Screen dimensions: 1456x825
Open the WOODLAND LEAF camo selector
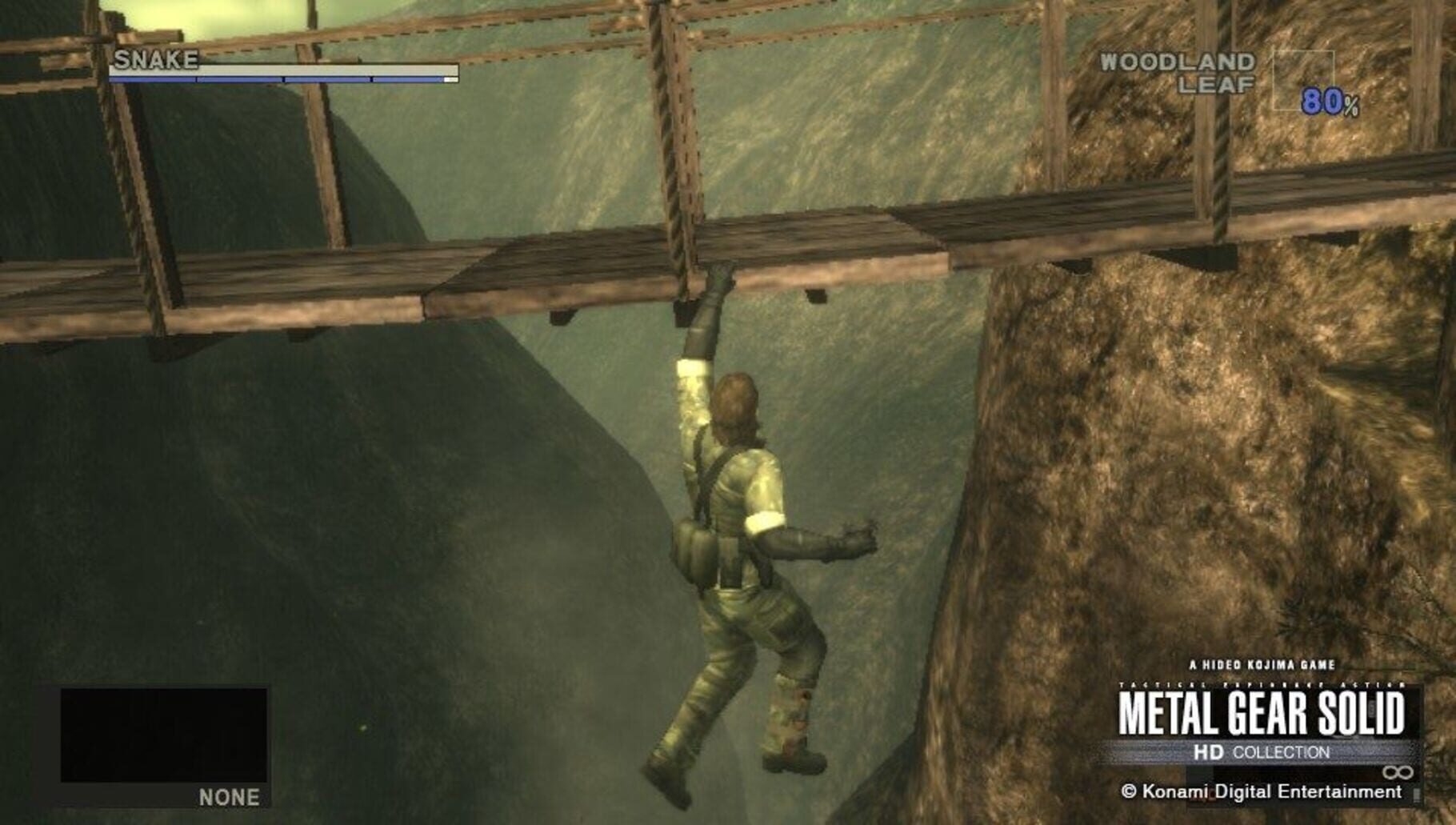click(x=1182, y=72)
